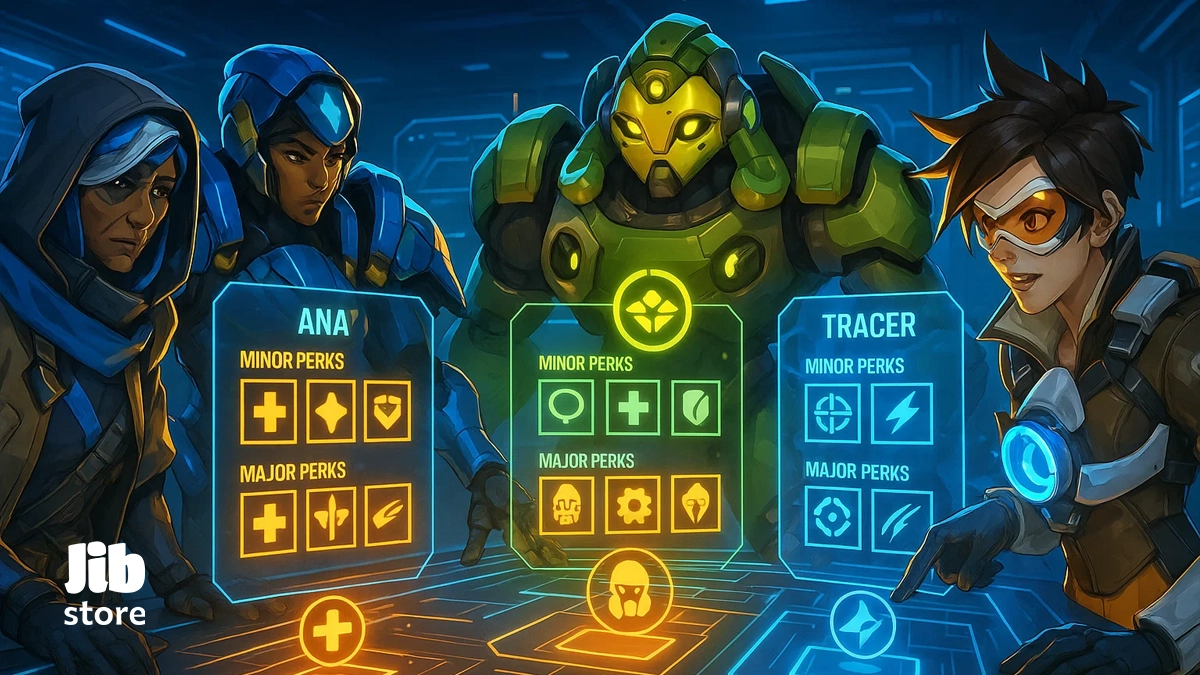Pick Ana's shield-shaped minor perk
Screen dimensions: 1200x675
tap(387, 410)
